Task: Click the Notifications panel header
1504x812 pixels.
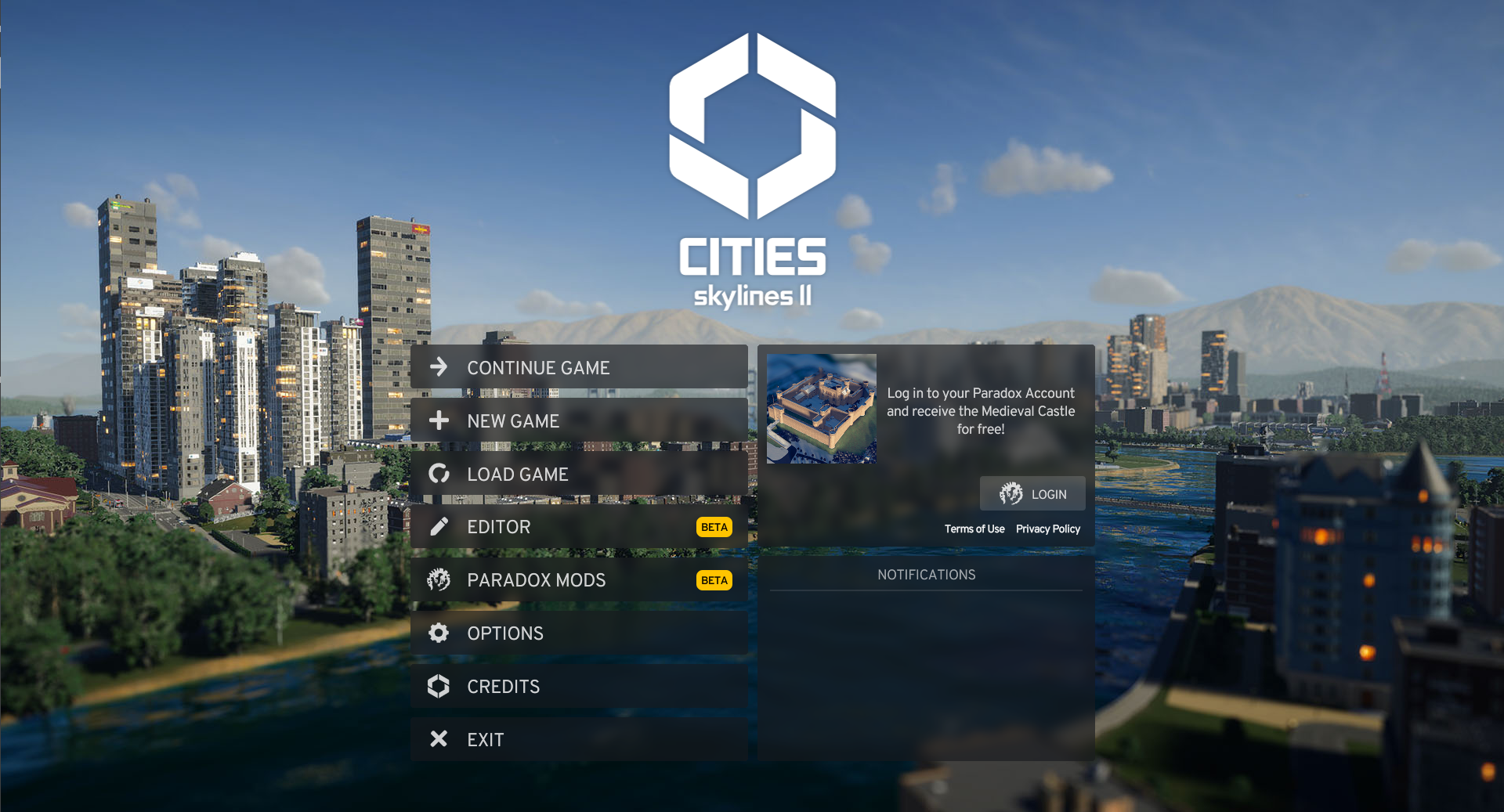Action: (926, 574)
